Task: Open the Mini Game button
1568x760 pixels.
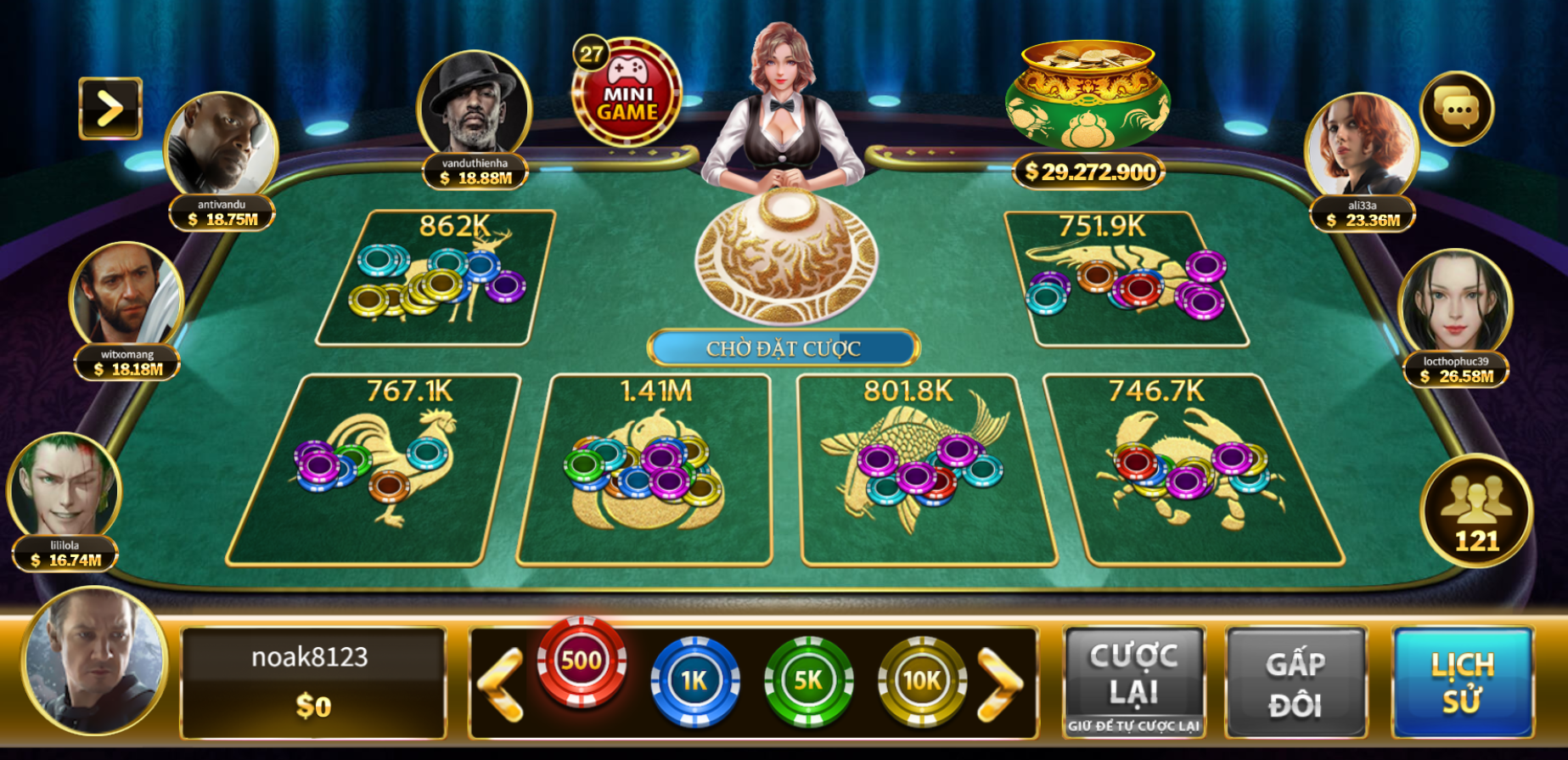Action: [627, 93]
